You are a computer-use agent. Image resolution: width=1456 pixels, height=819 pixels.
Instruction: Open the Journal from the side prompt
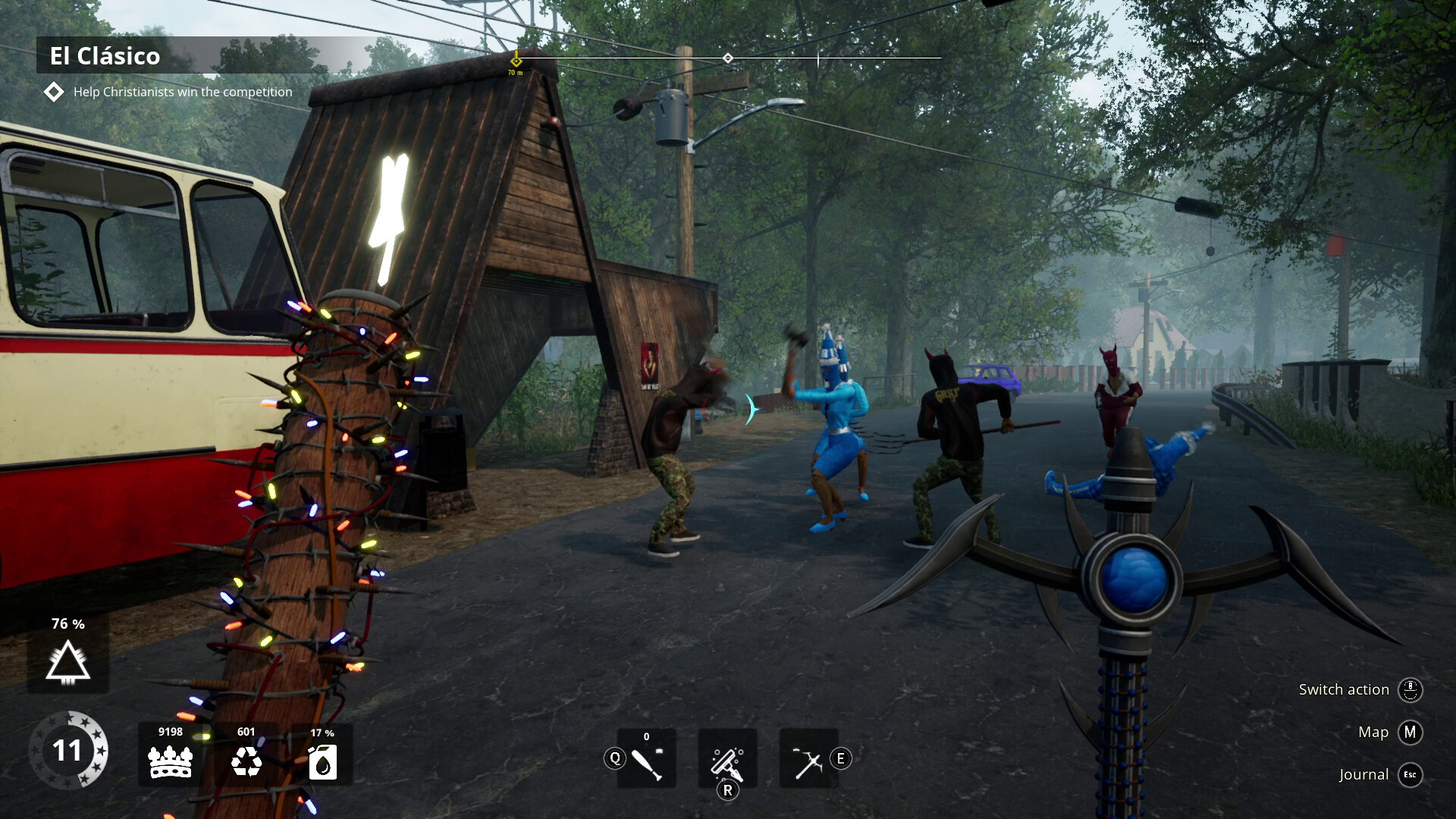point(1363,774)
